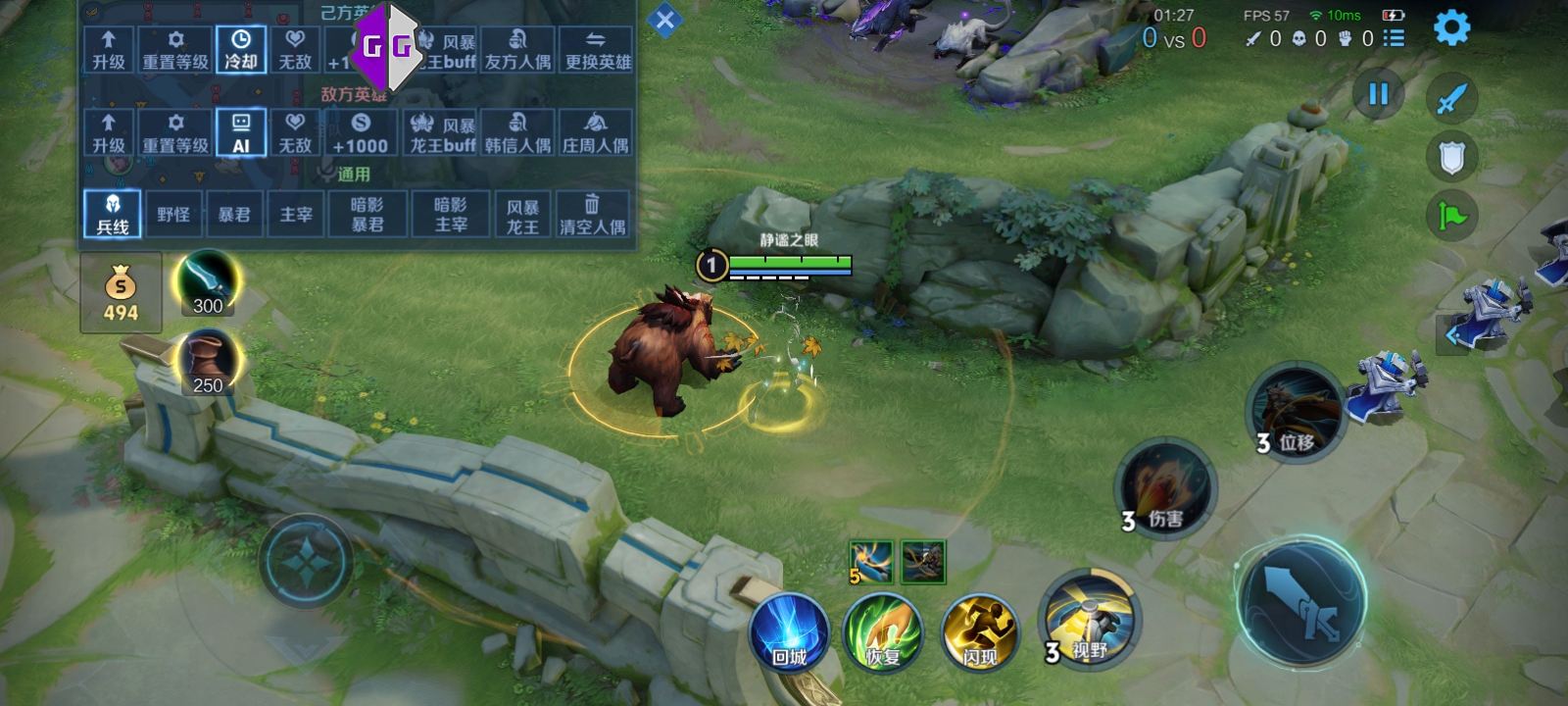The width and height of the screenshot is (1568, 706).
Task: Close the training tools panel
Action: [x=664, y=20]
